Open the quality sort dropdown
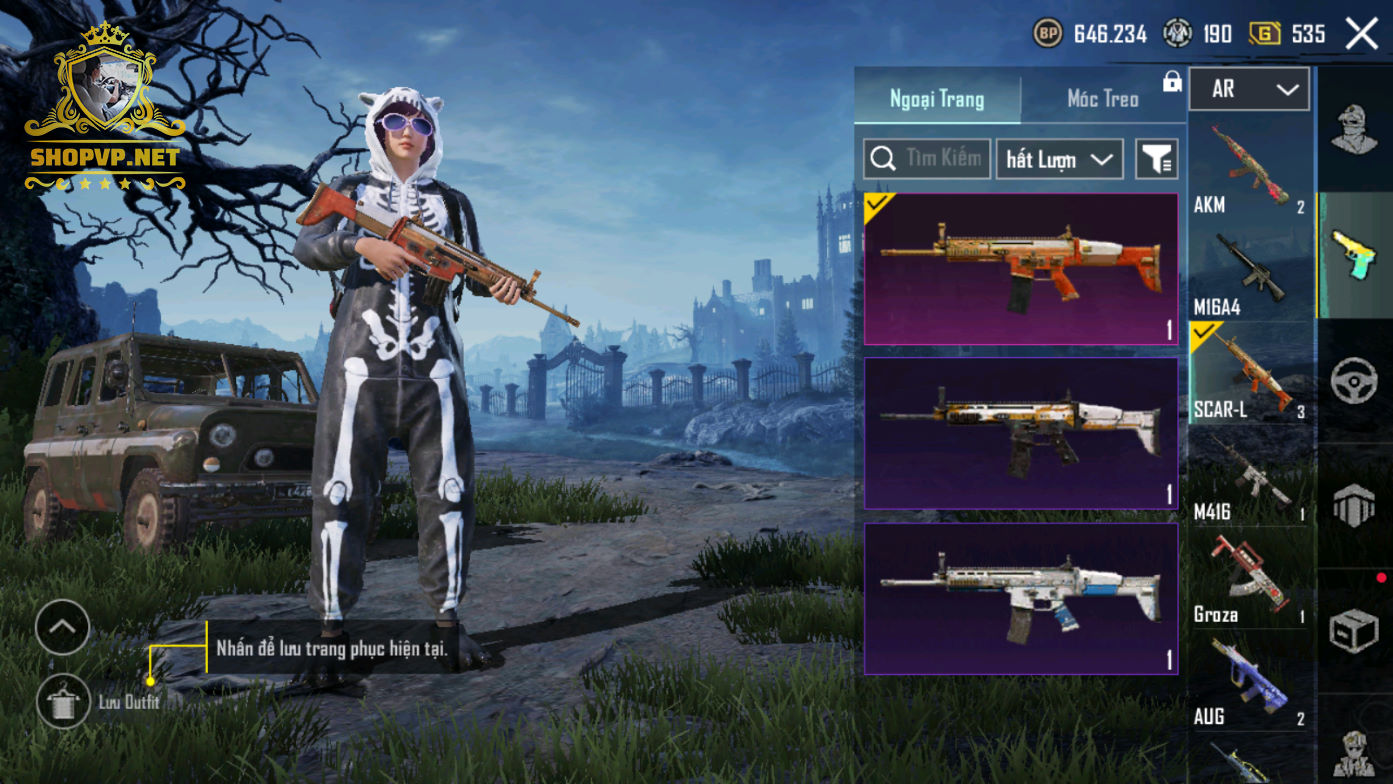The height and width of the screenshot is (784, 1393). click(x=1059, y=159)
